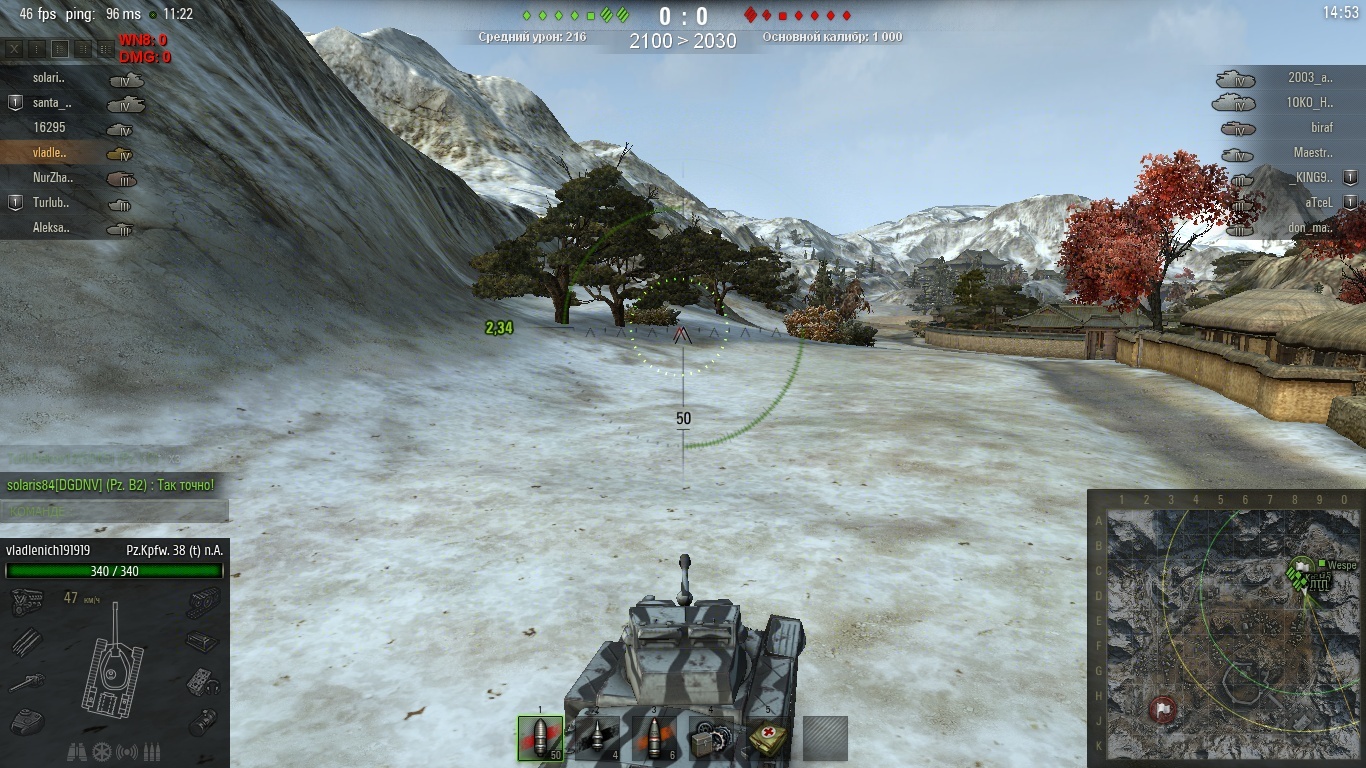Select the tracks module icon in damage panel

click(x=202, y=601)
